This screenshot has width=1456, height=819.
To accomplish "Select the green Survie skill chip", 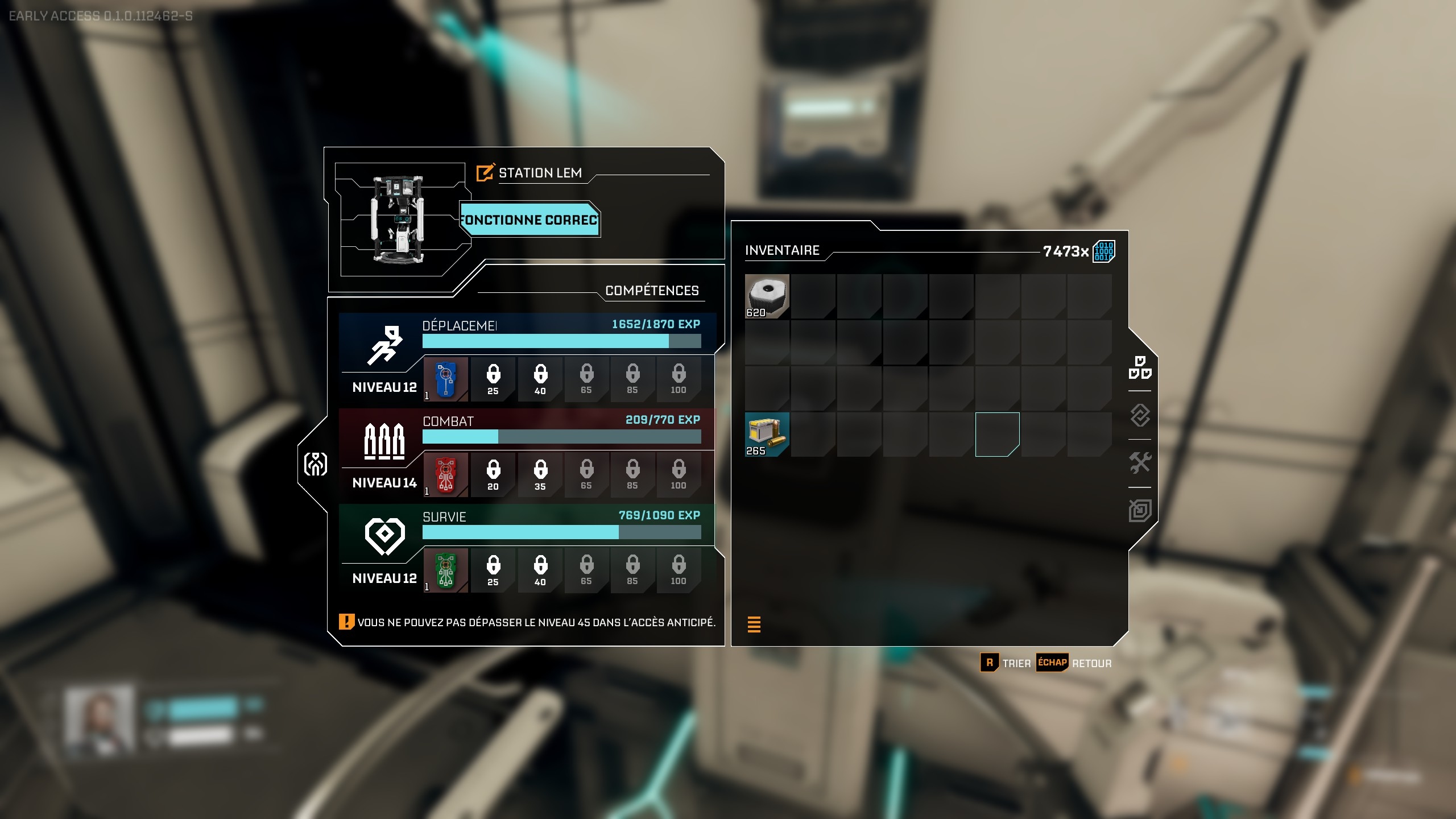I will 446,570.
